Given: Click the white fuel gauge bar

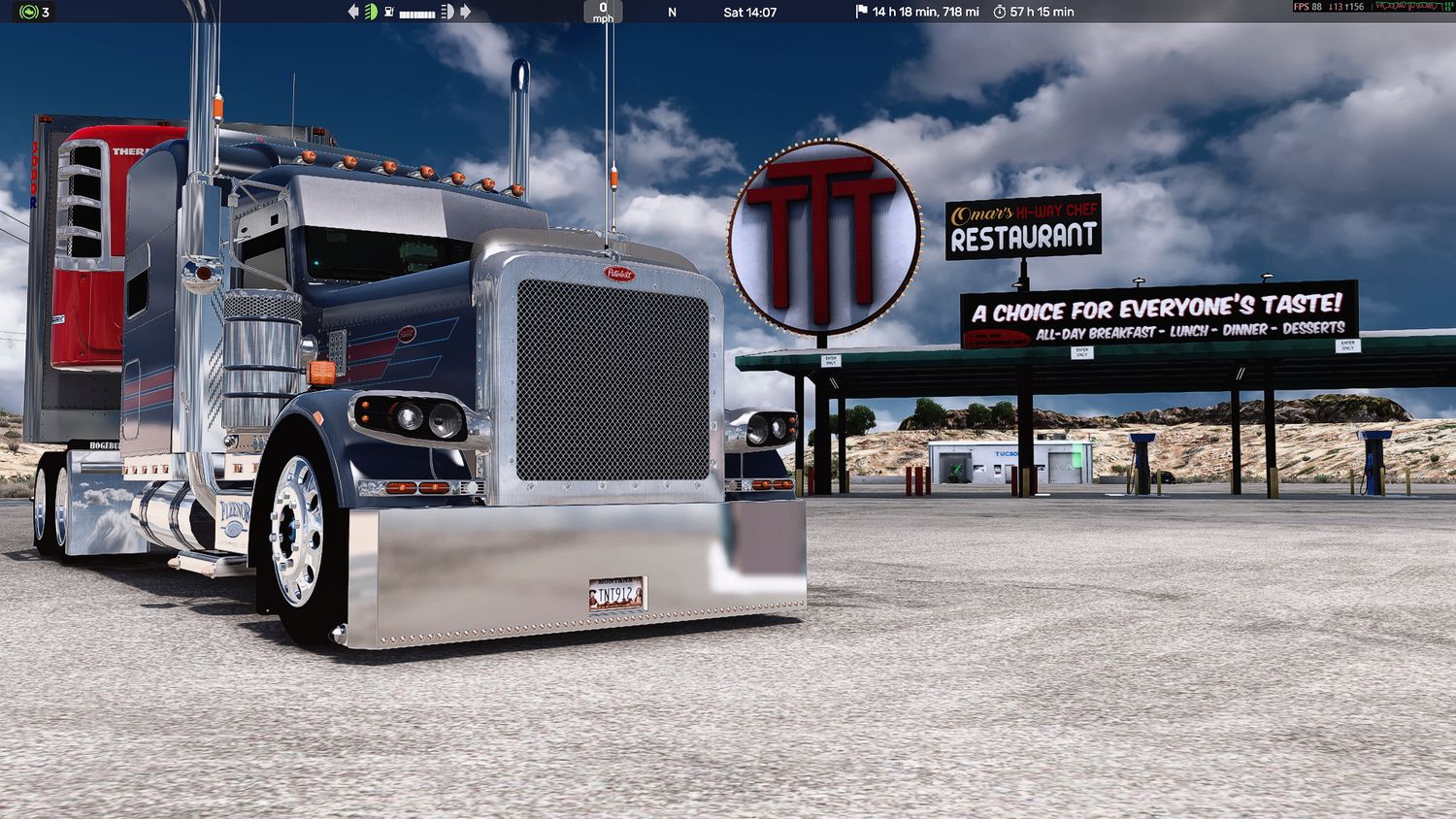Looking at the screenshot, I should pyautogui.click(x=416, y=11).
